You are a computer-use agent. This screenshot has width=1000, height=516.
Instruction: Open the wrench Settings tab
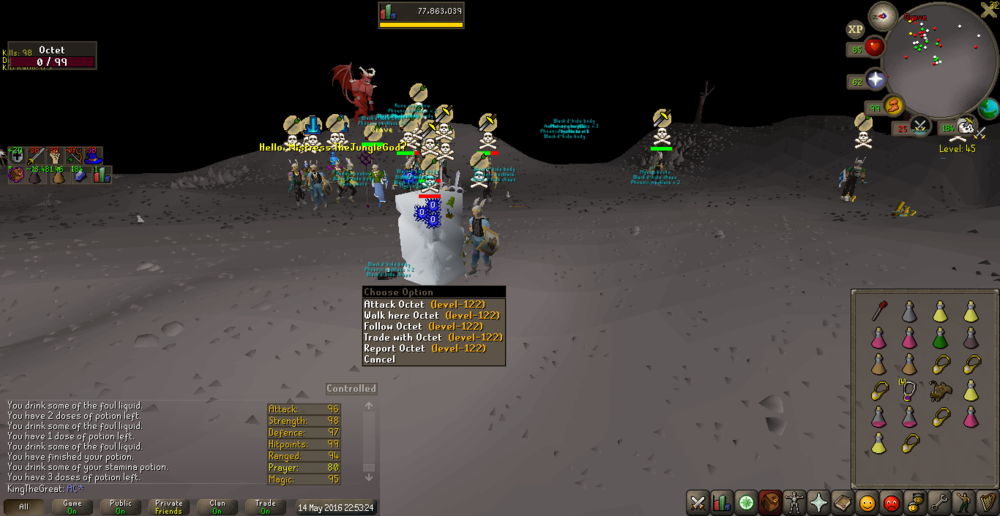tap(938, 502)
